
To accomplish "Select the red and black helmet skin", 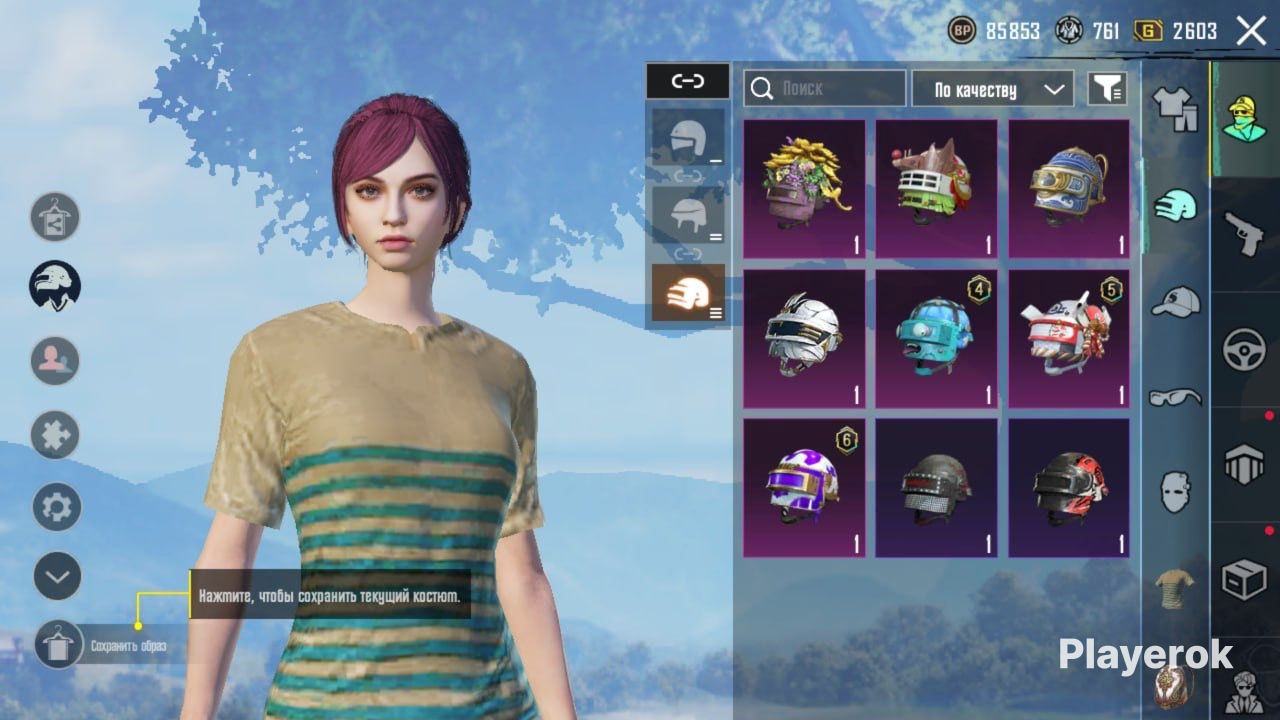I will point(1068,488).
